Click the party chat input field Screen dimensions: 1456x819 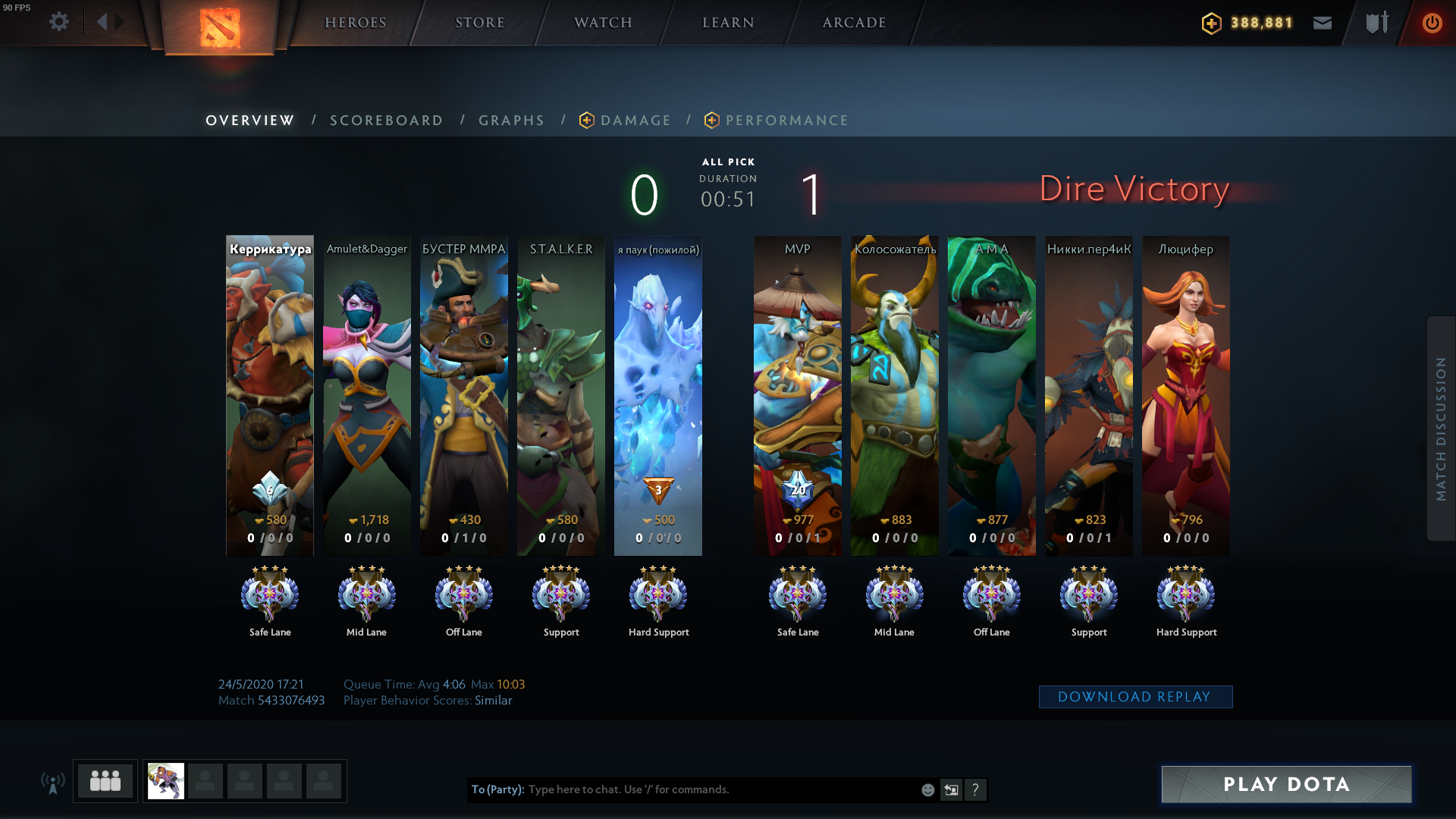tap(720, 789)
